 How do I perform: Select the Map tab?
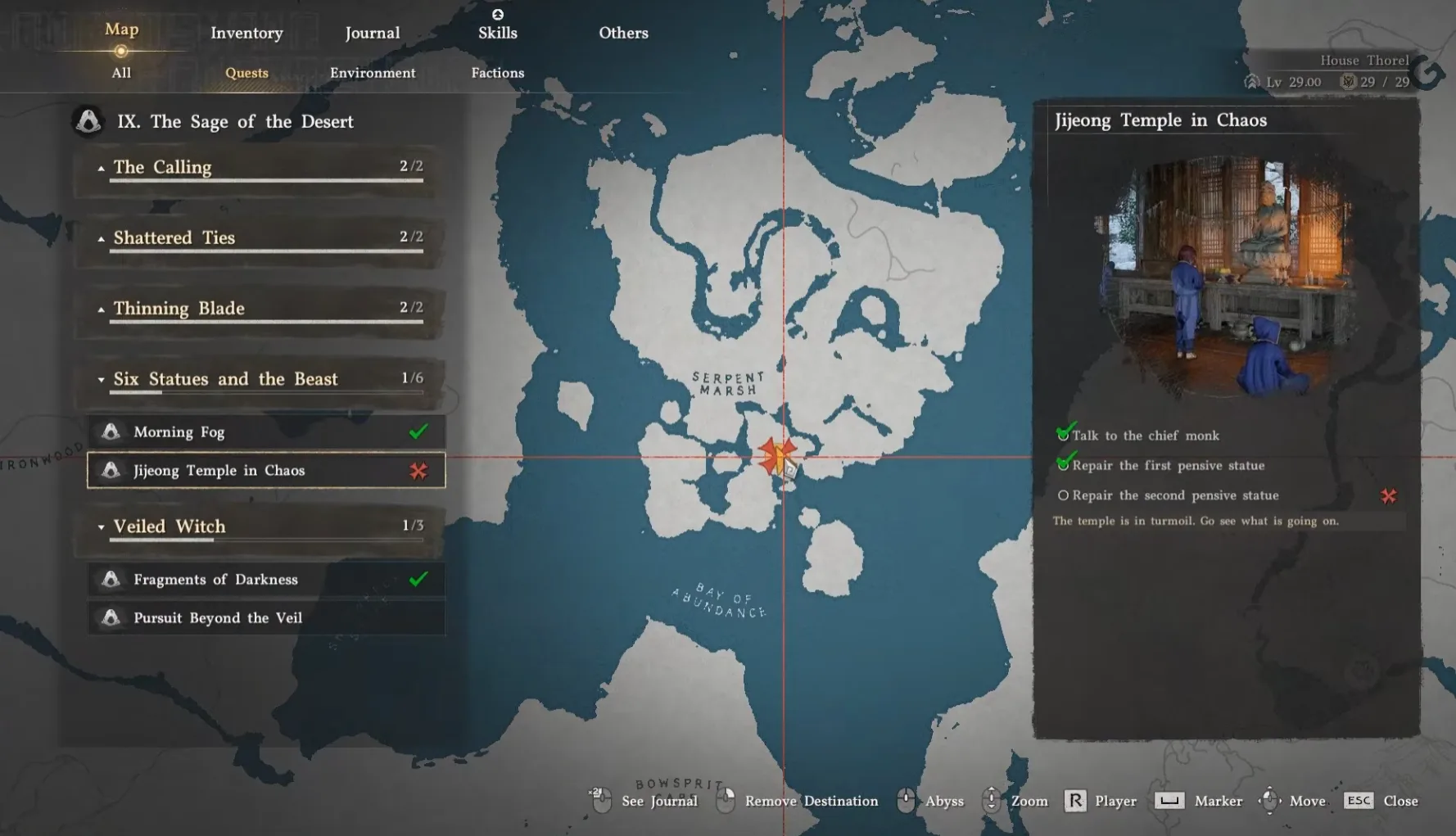121,30
